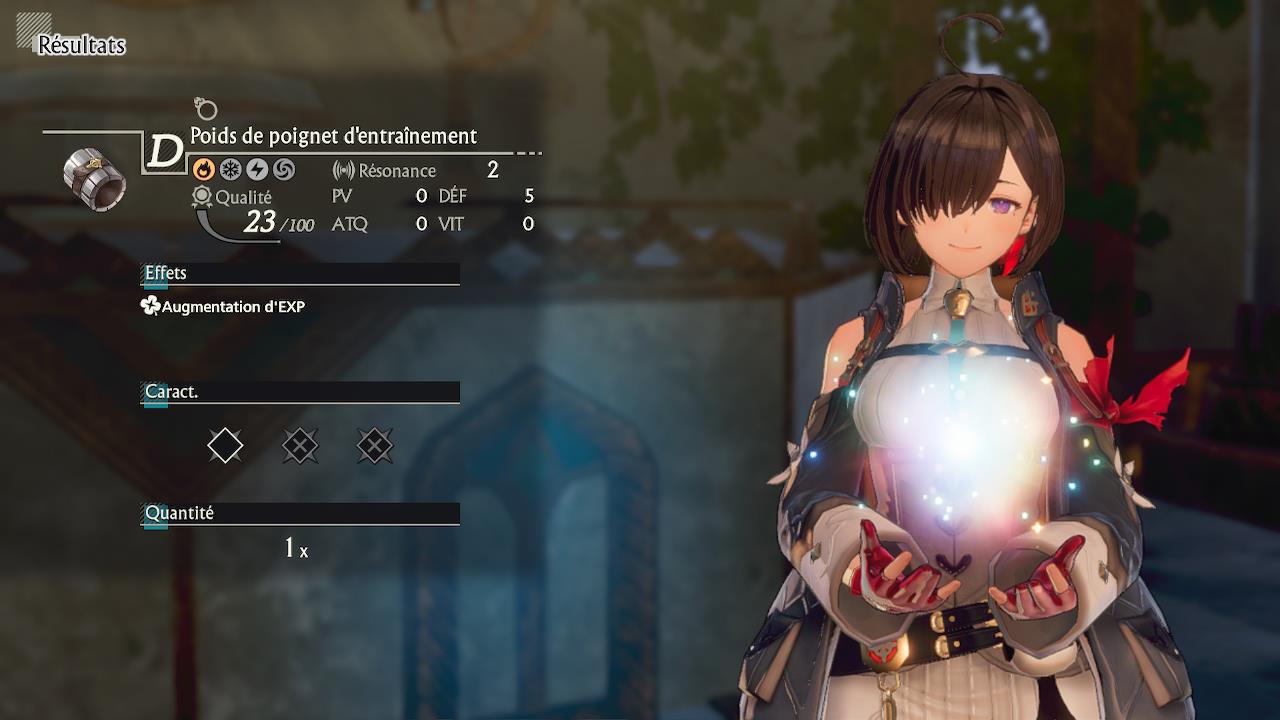Select the wrist weight item thumbnail
Viewport: 1280px width, 720px height.
(x=94, y=178)
